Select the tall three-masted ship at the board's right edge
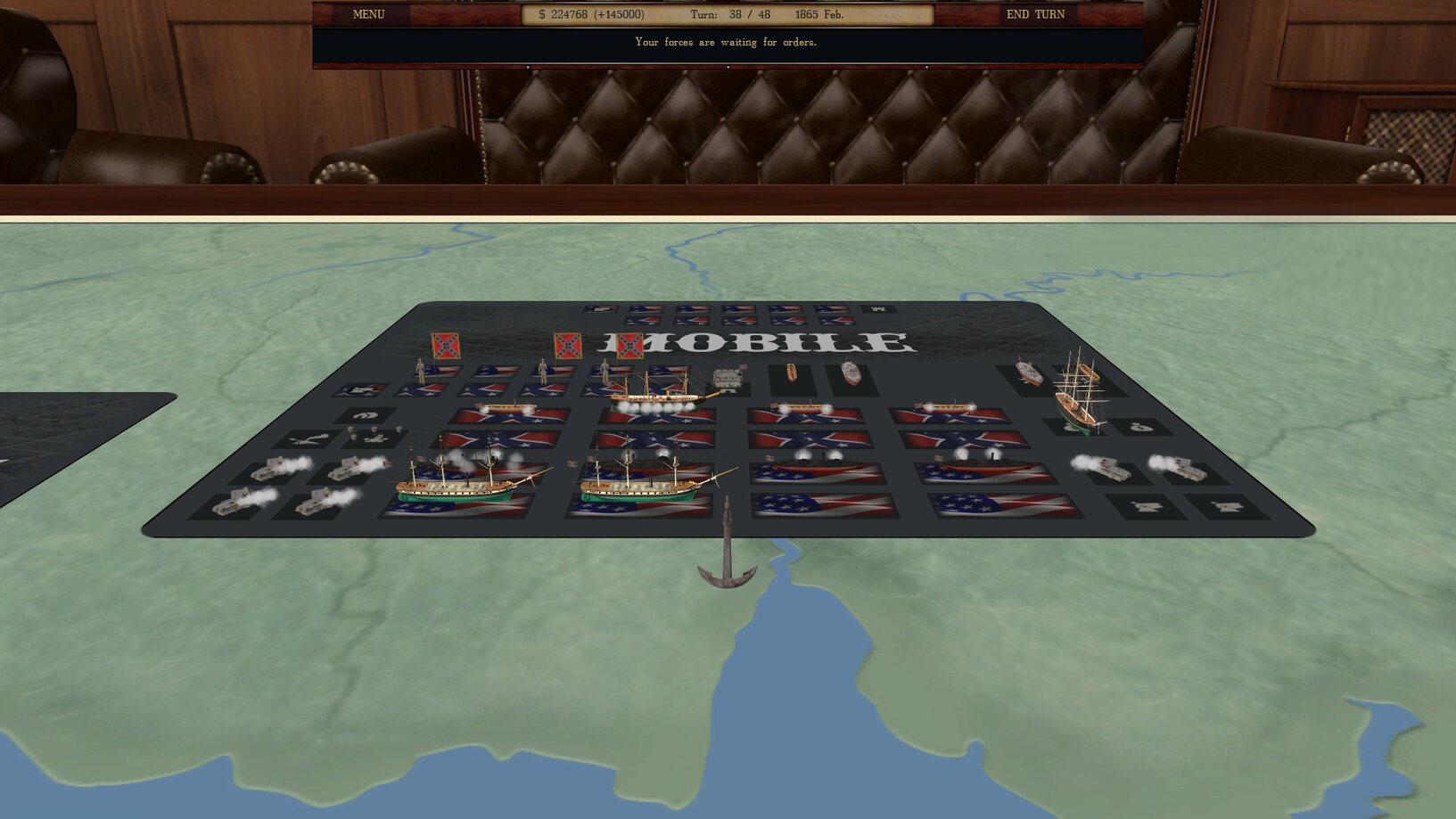Viewport: 1456px width, 819px height. click(x=1080, y=394)
